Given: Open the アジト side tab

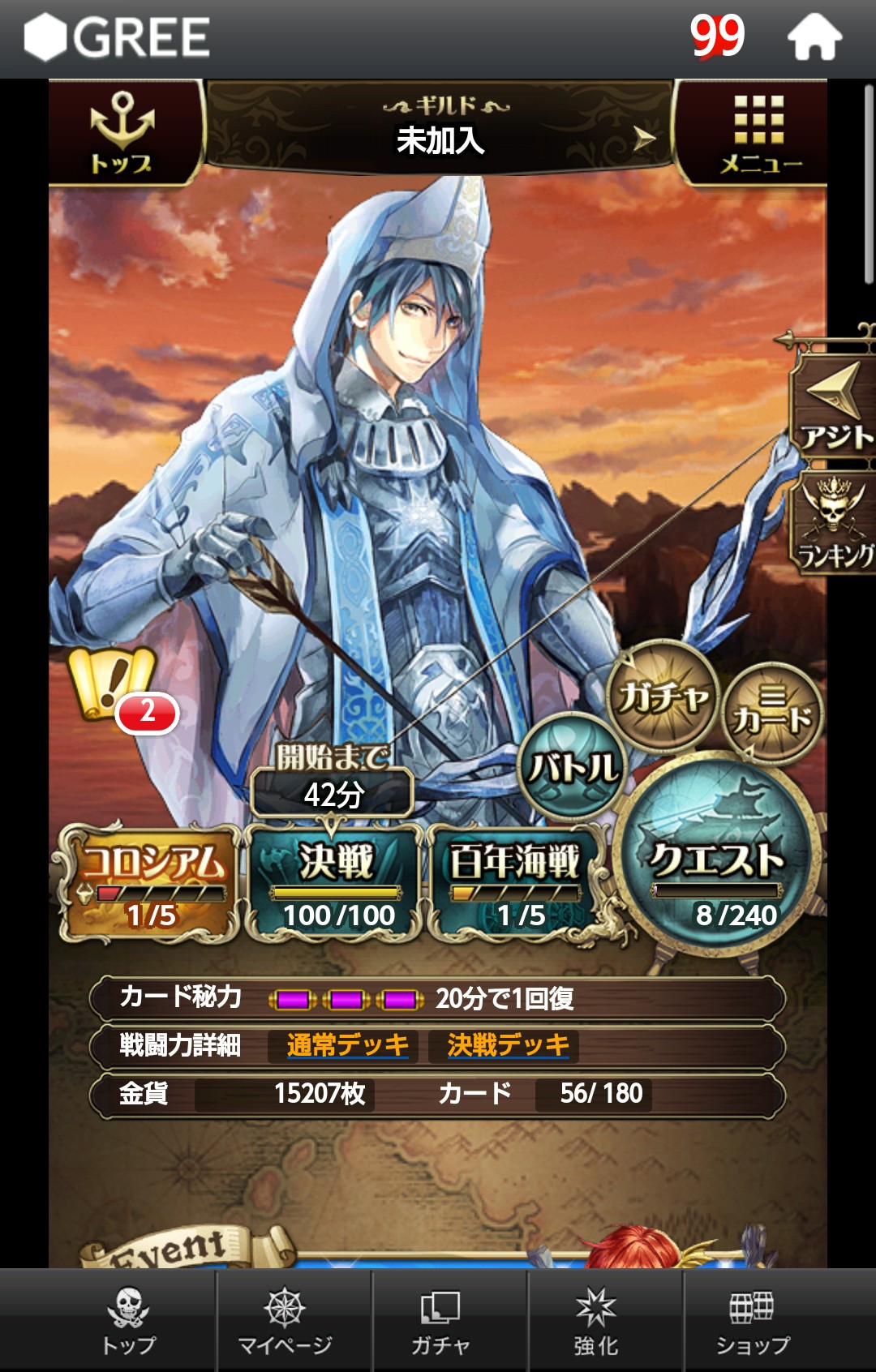Looking at the screenshot, I should (x=835, y=405).
